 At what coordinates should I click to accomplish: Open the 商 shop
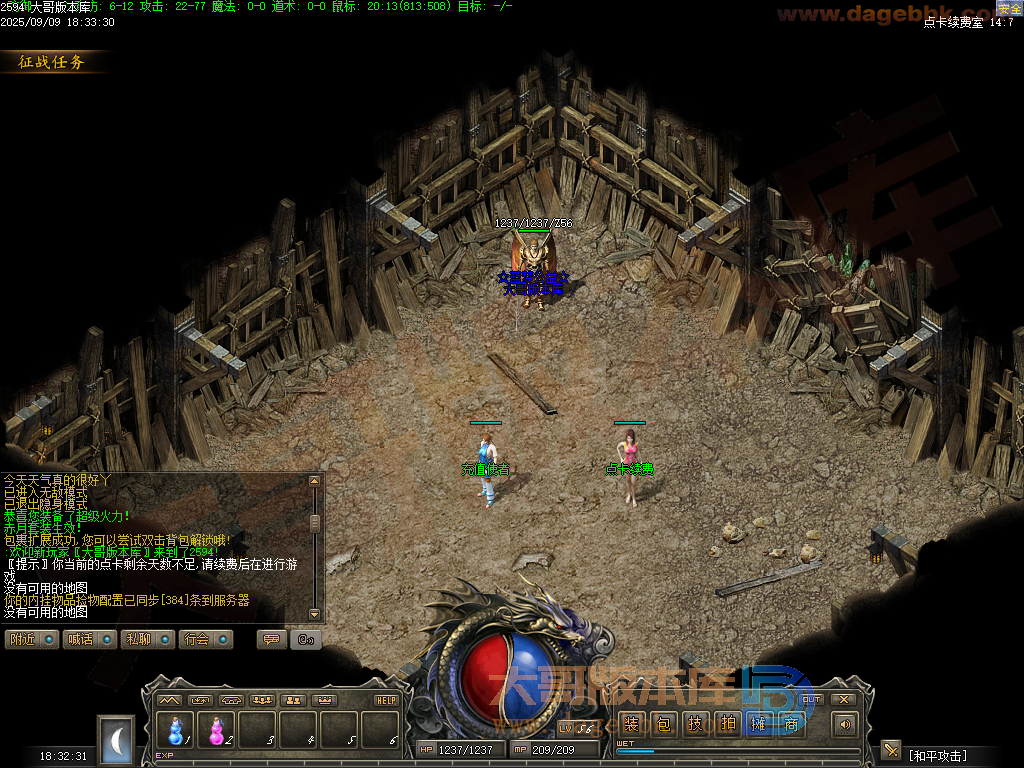tap(791, 725)
